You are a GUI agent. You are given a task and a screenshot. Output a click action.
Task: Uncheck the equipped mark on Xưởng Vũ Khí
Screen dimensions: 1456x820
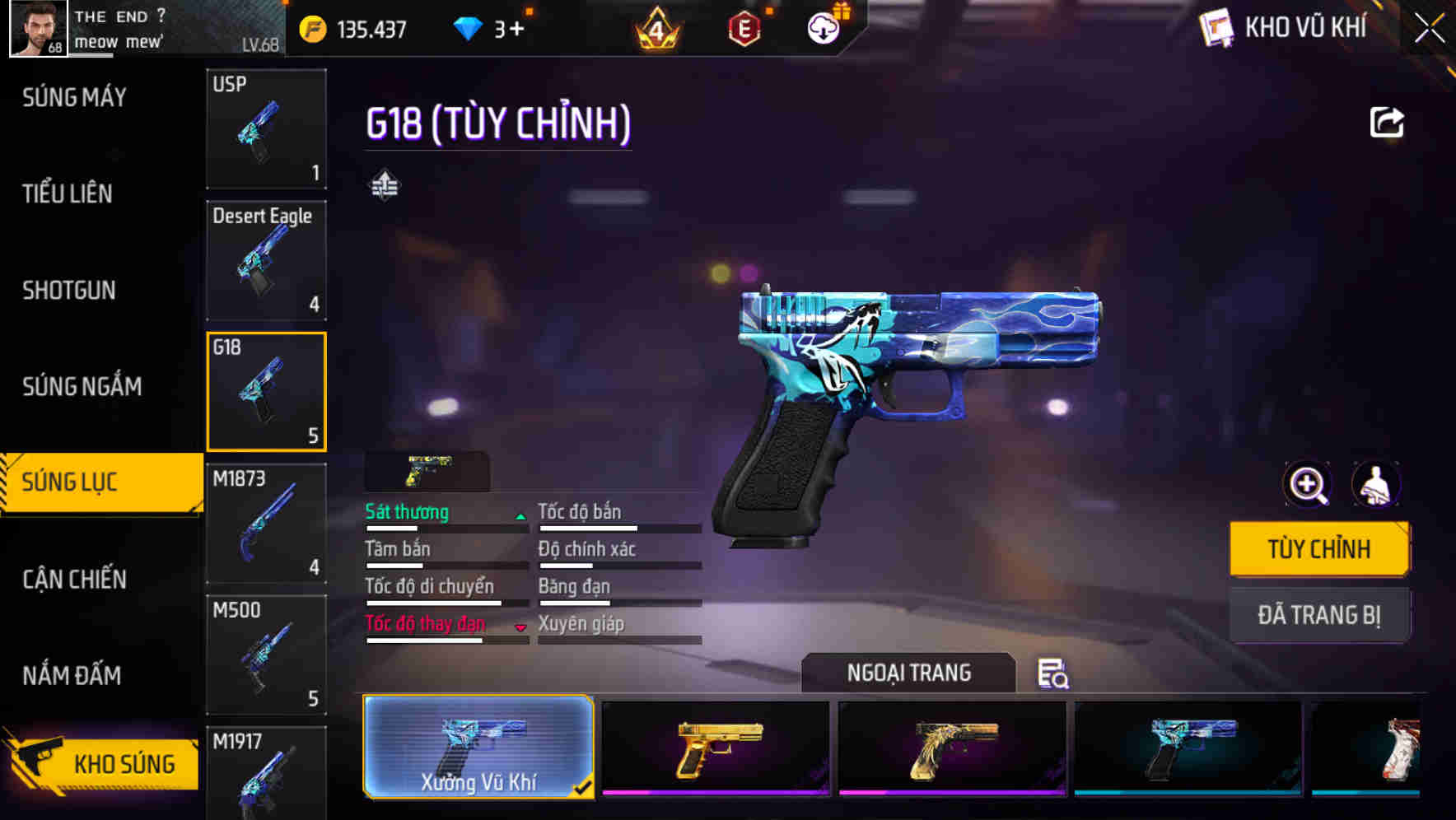click(x=585, y=787)
